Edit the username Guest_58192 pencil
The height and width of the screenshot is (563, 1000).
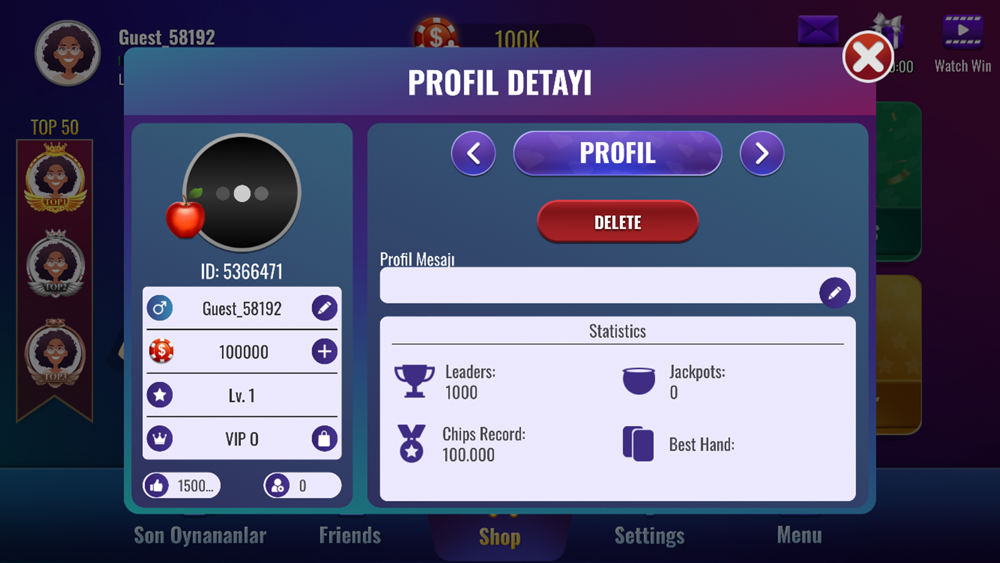pos(324,308)
